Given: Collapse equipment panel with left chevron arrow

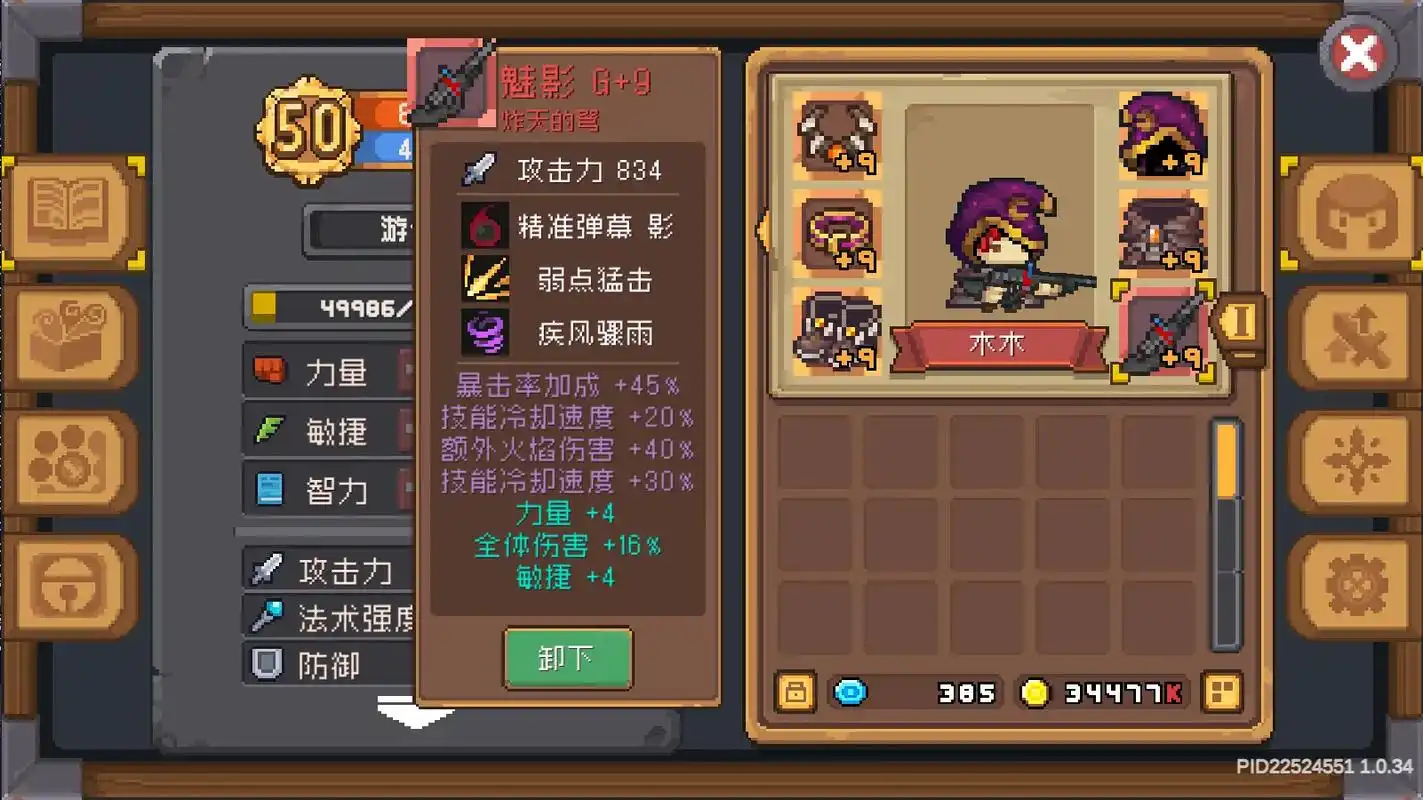Looking at the screenshot, I should click(764, 232).
